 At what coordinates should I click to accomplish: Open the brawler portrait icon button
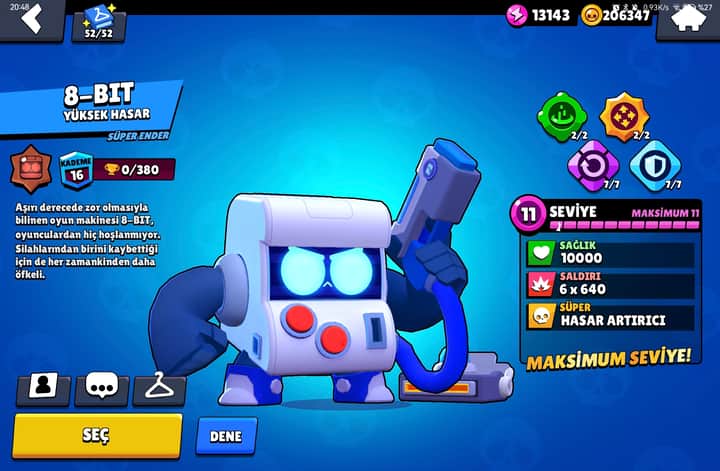click(43, 387)
